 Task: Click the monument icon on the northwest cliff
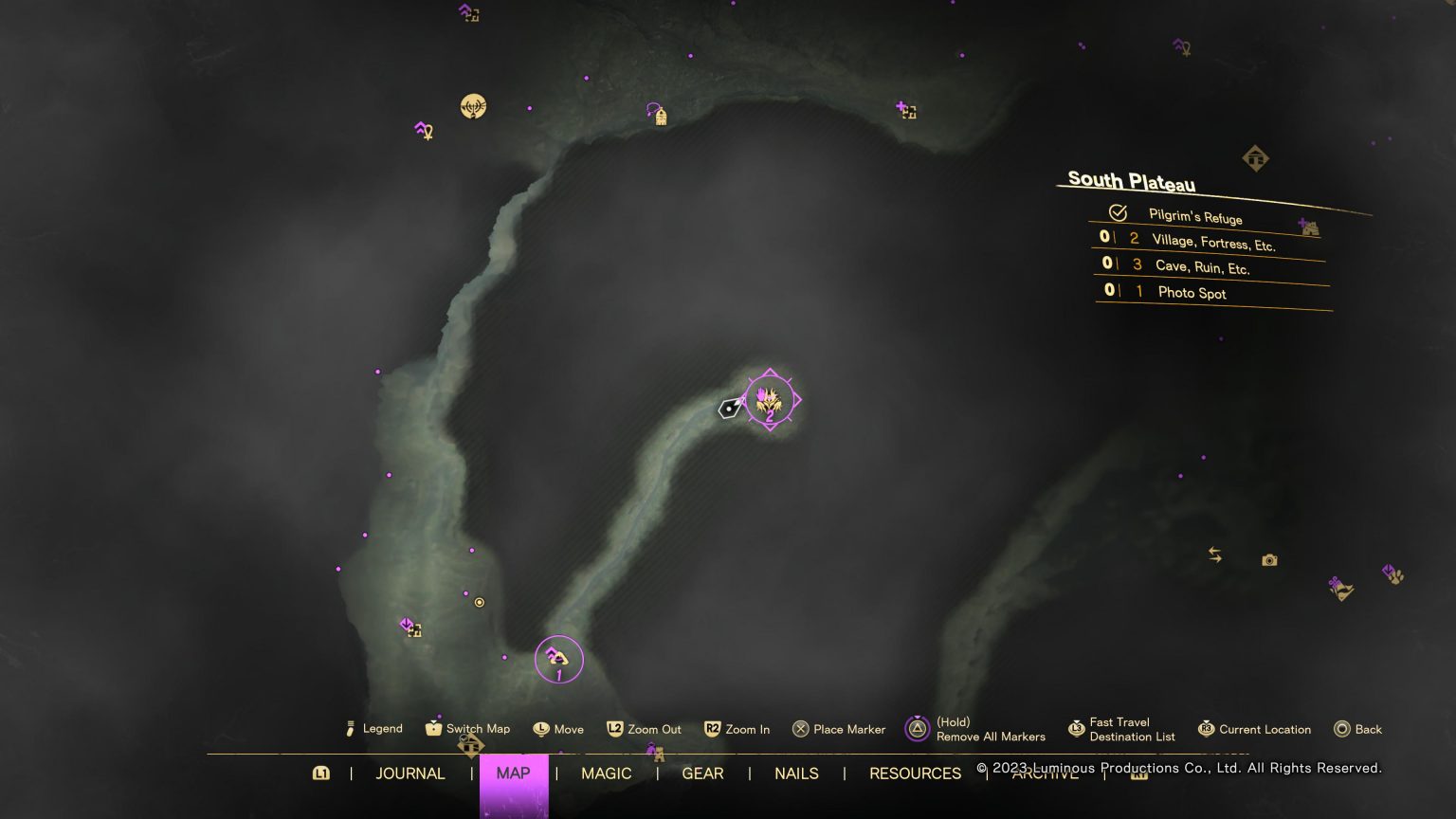473,106
